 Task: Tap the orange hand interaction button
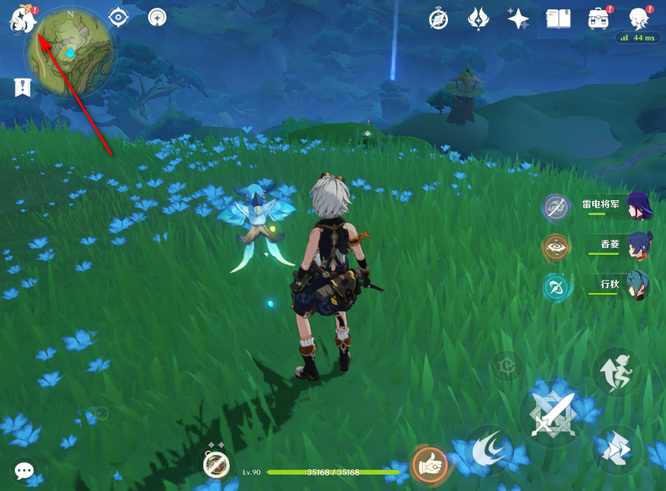coord(430,464)
